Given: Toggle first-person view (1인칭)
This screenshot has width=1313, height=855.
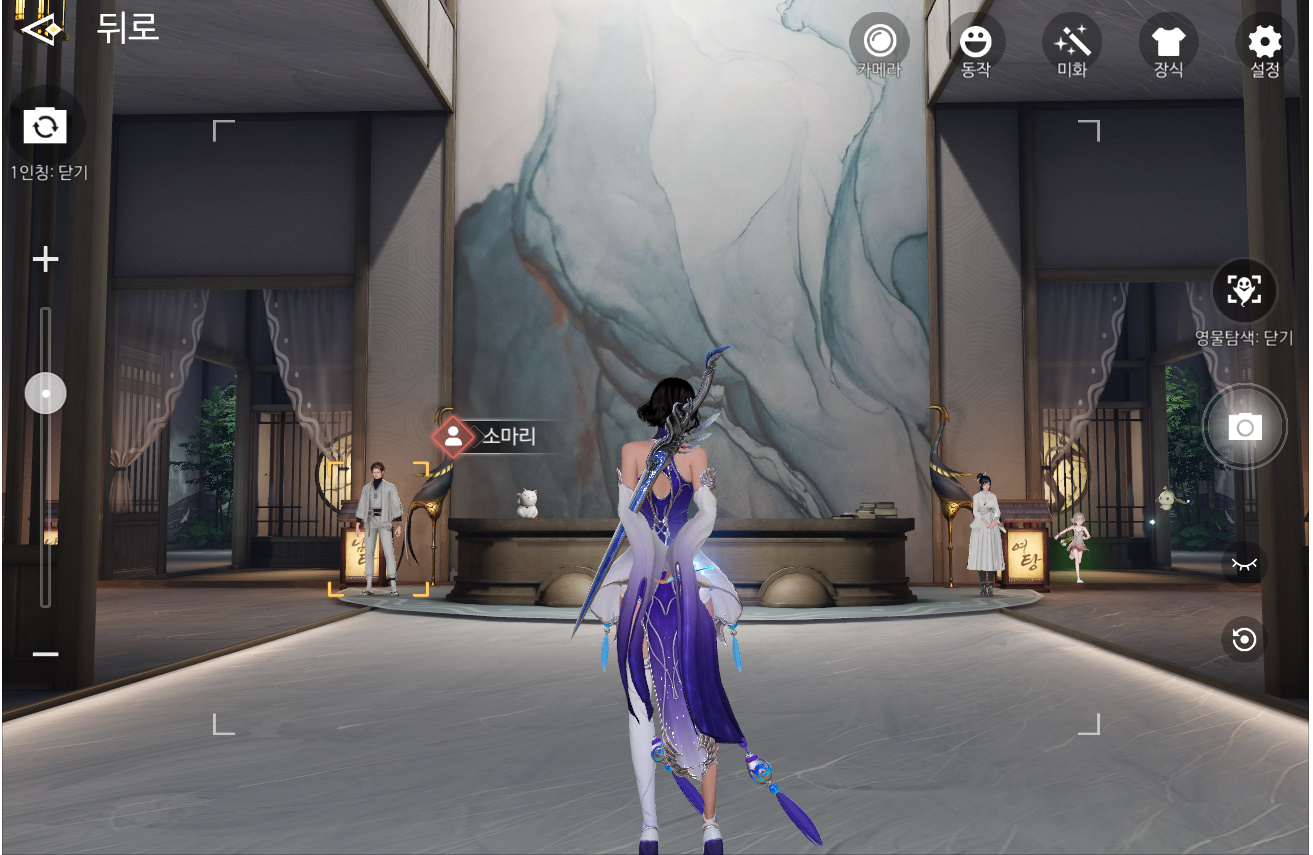Looking at the screenshot, I should coord(45,127).
